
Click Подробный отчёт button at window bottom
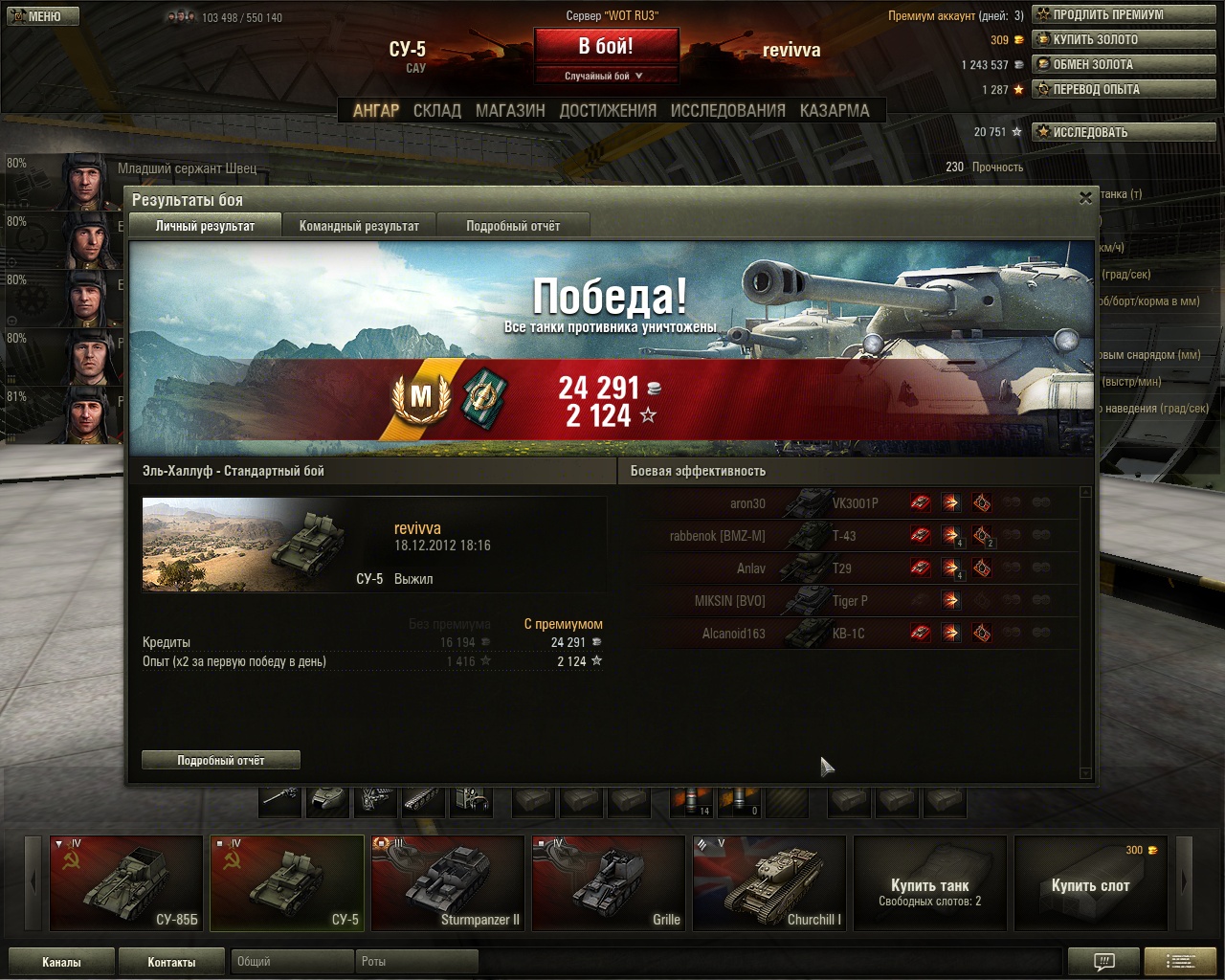pyautogui.click(x=221, y=760)
